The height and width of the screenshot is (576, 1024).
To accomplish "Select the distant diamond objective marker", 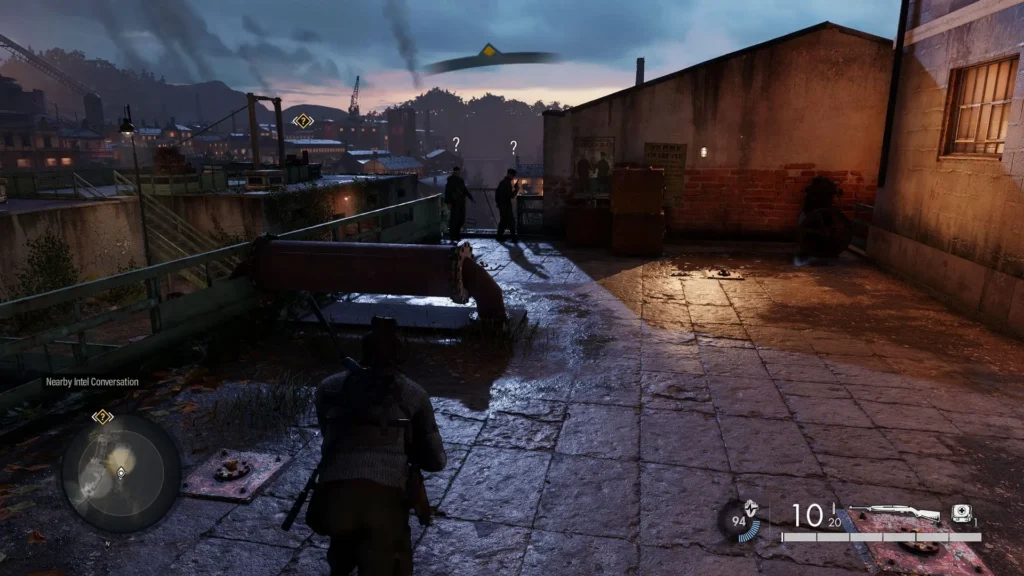I will [303, 121].
